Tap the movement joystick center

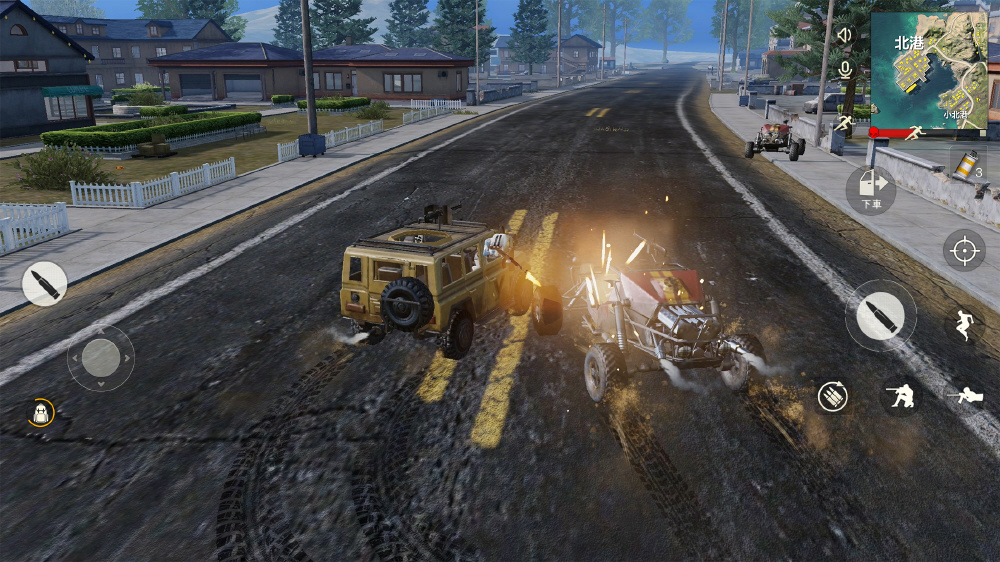(x=100, y=357)
